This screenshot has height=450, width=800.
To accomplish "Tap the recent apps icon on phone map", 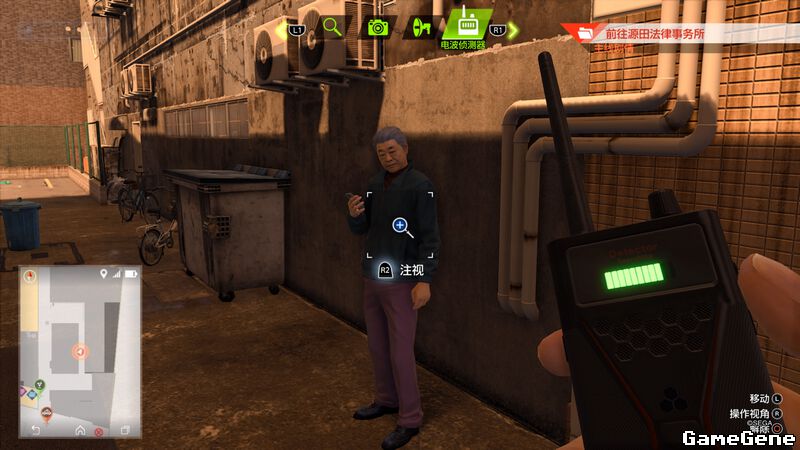I will click(124, 430).
